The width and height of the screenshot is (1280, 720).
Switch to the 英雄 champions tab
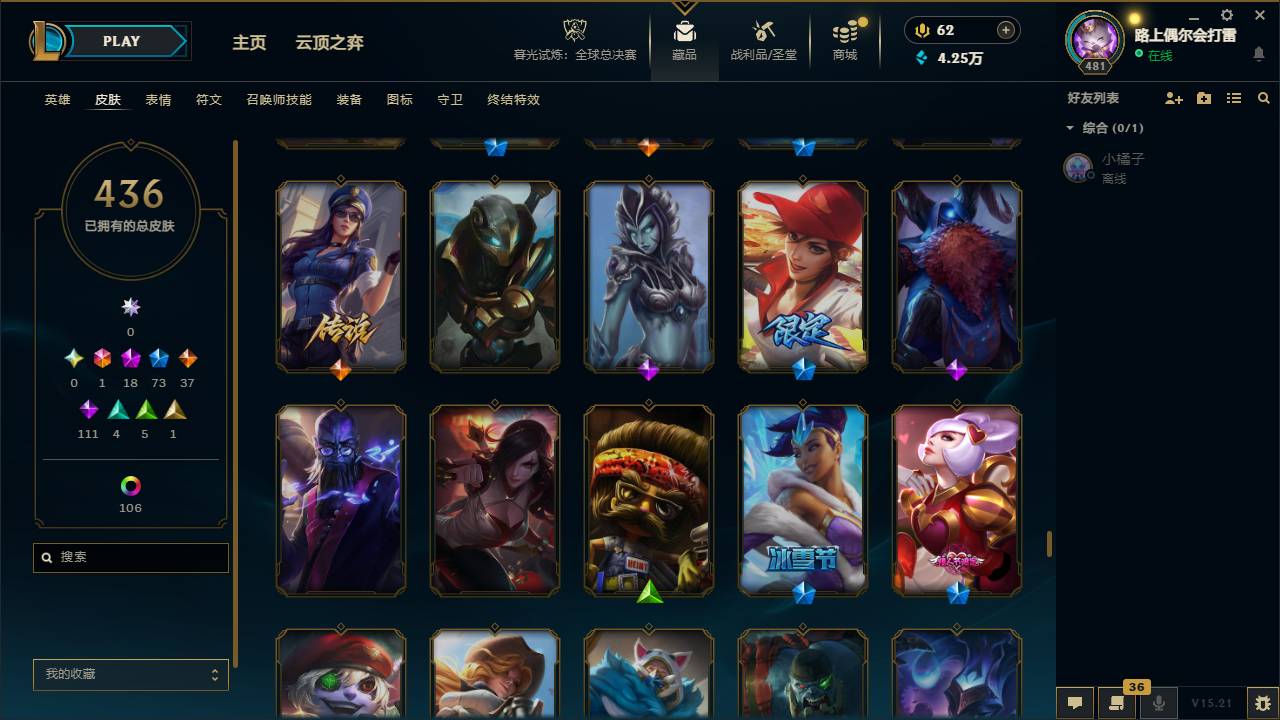tap(57, 100)
